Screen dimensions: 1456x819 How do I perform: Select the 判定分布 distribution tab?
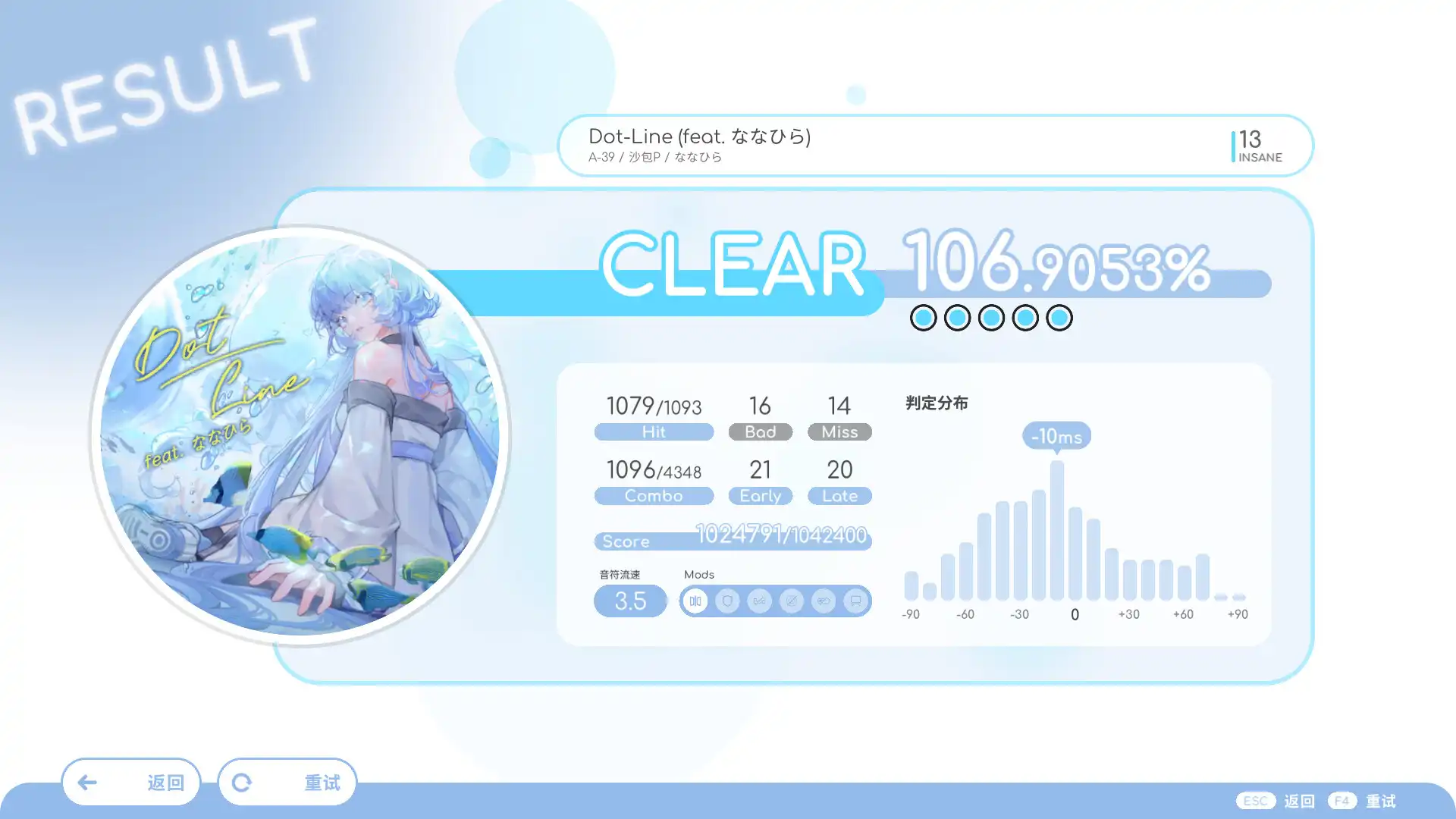click(x=936, y=403)
